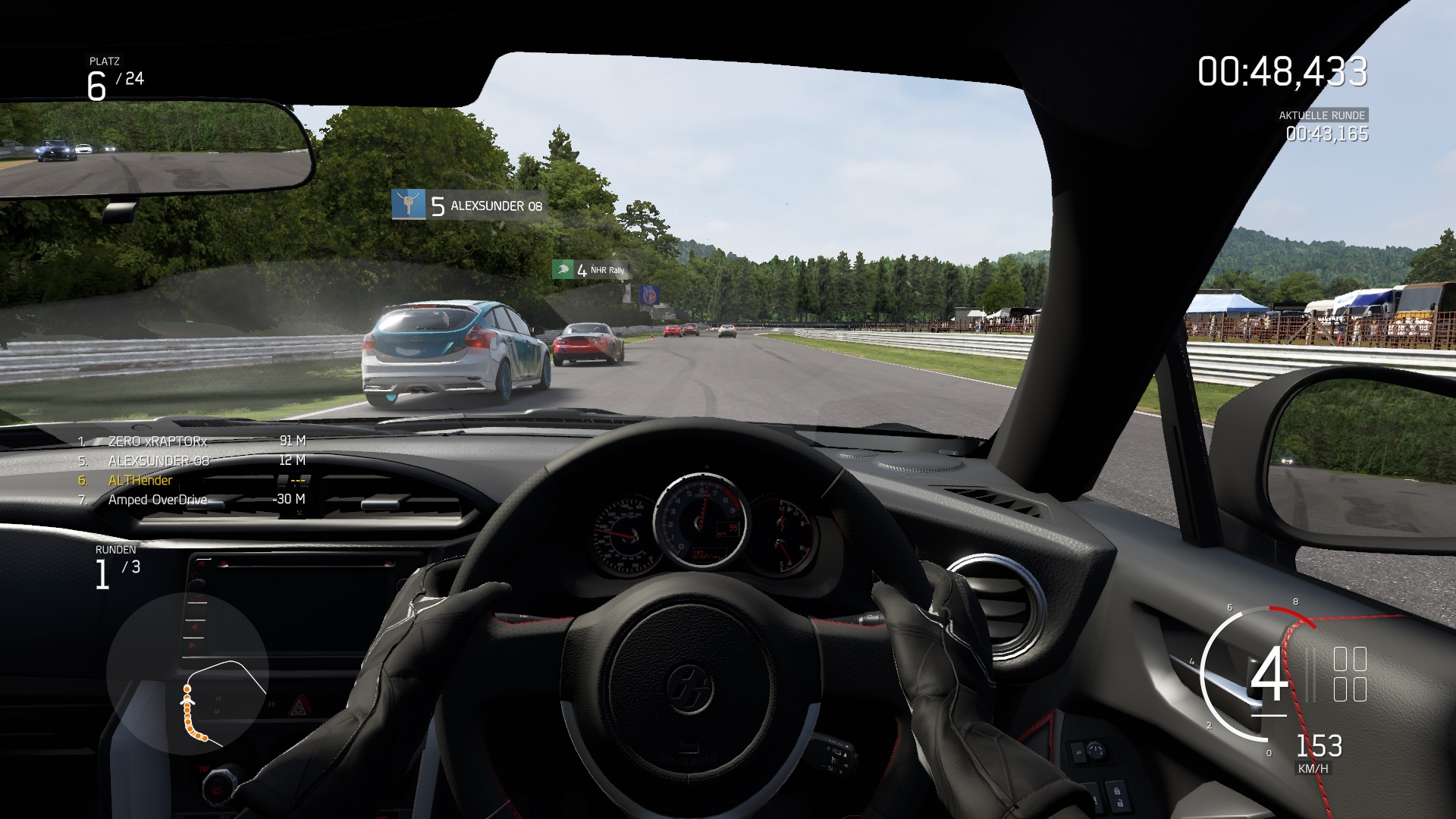The height and width of the screenshot is (819, 1456).
Task: Select ZERO xRAPTORx in the standings list
Action: [158, 441]
